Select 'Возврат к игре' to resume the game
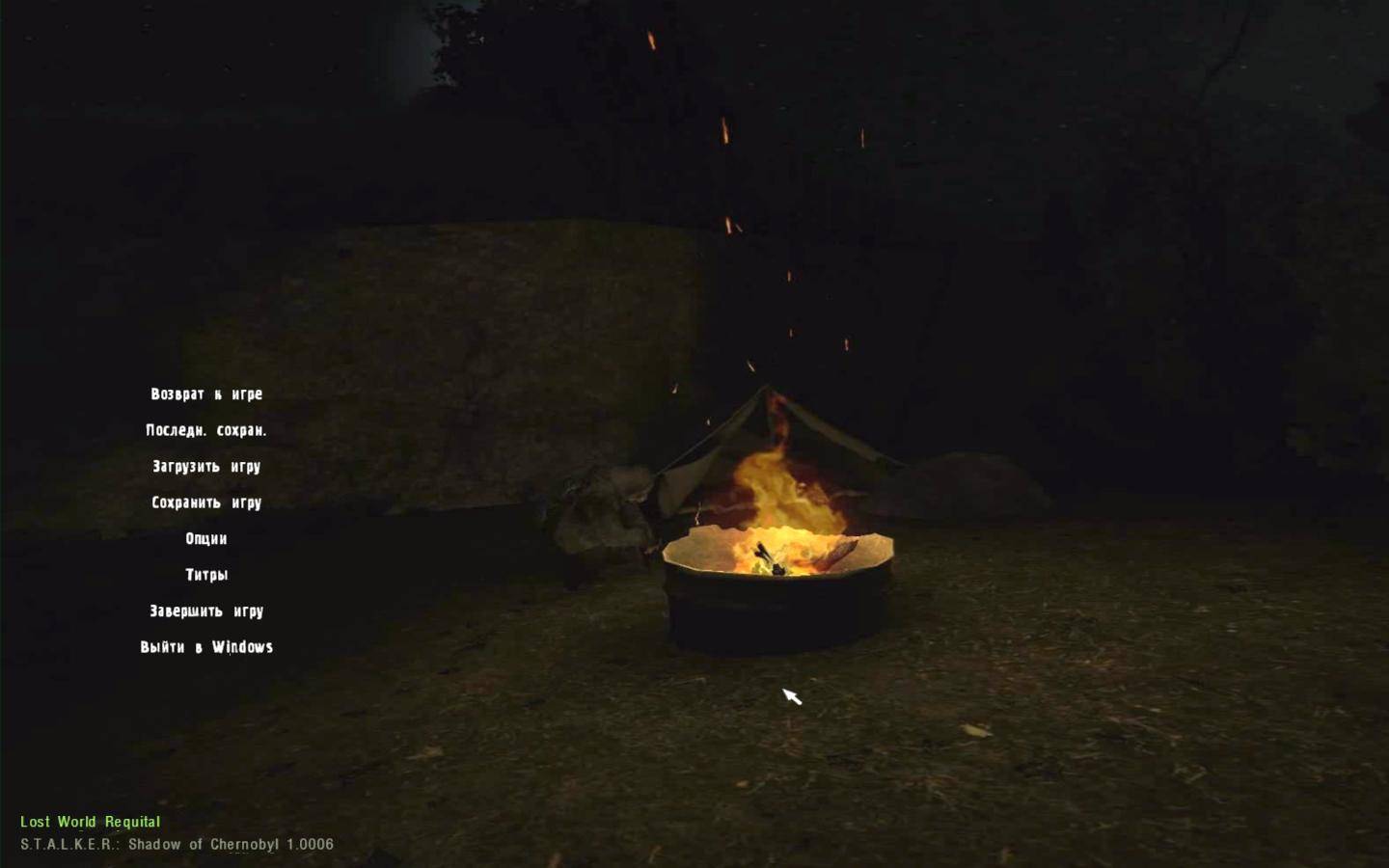The height and width of the screenshot is (868, 1389). pyautogui.click(x=204, y=393)
